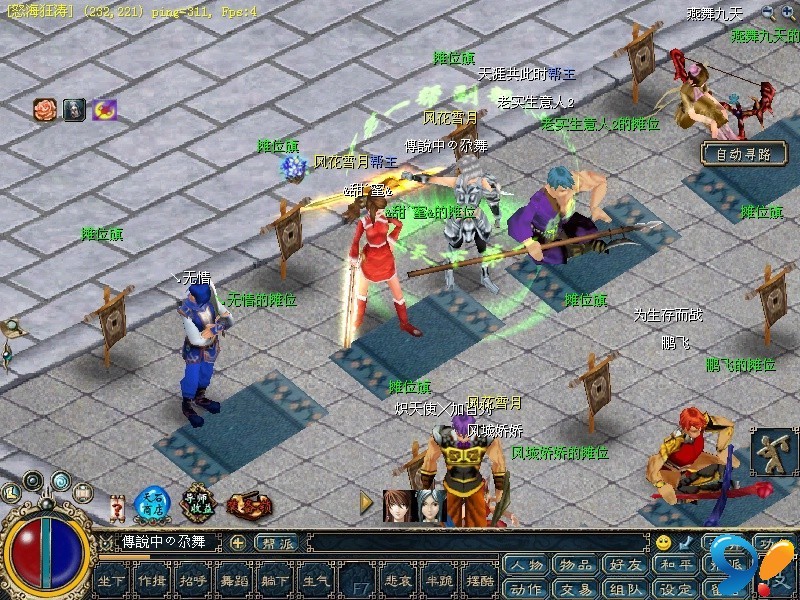Open the smiley emoticon picker
Viewport: 800px width, 600px height.
point(663,543)
